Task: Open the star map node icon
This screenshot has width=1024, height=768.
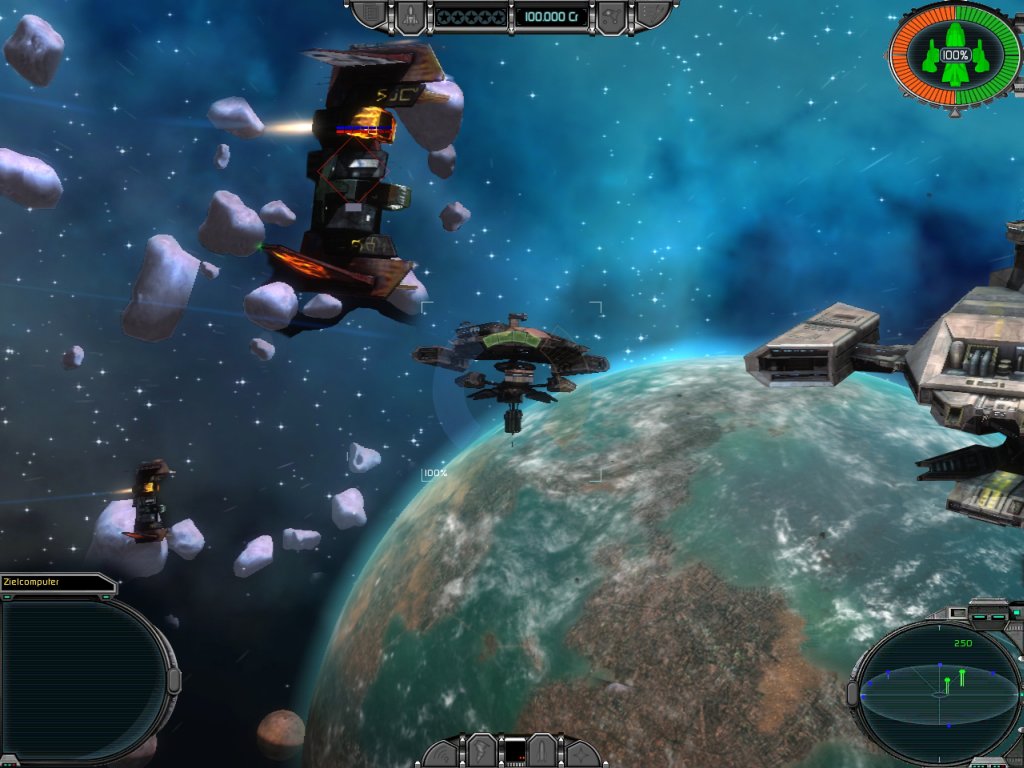Action: (611, 16)
